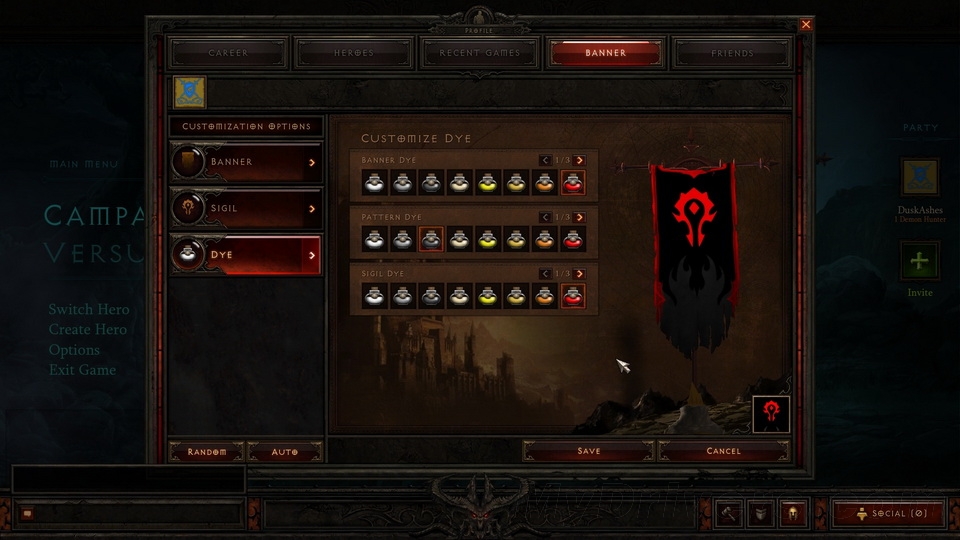Go to previous Pattern Dye page
Screen dimensions: 960x540
(545, 217)
